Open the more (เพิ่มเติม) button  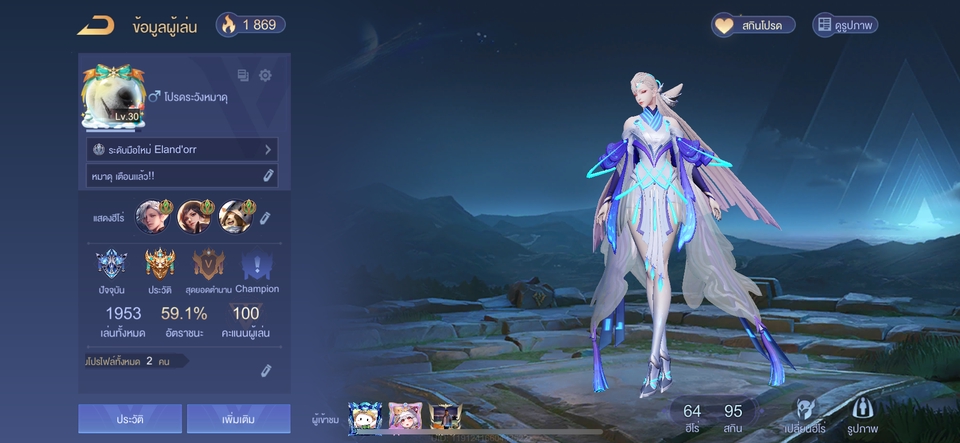[238, 419]
